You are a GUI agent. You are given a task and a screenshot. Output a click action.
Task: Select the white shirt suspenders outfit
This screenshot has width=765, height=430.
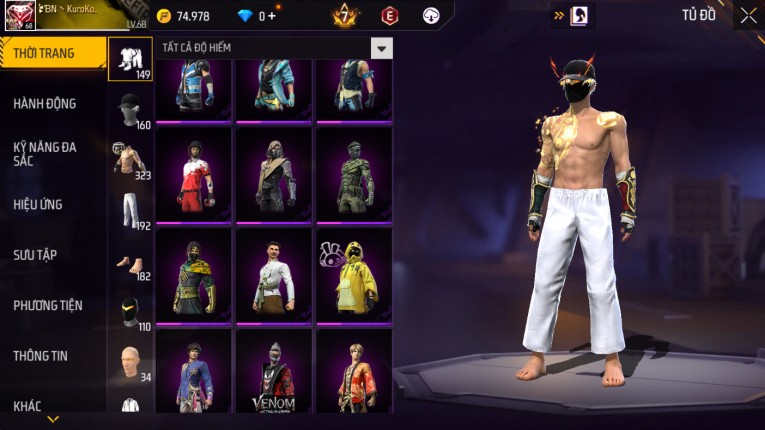273,275
